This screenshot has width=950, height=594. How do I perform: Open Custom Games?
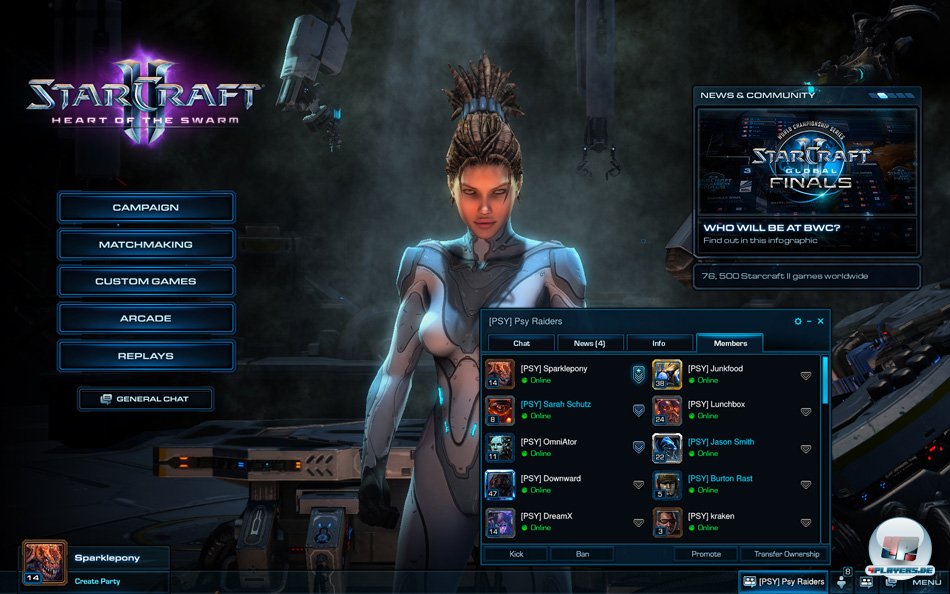(x=146, y=282)
